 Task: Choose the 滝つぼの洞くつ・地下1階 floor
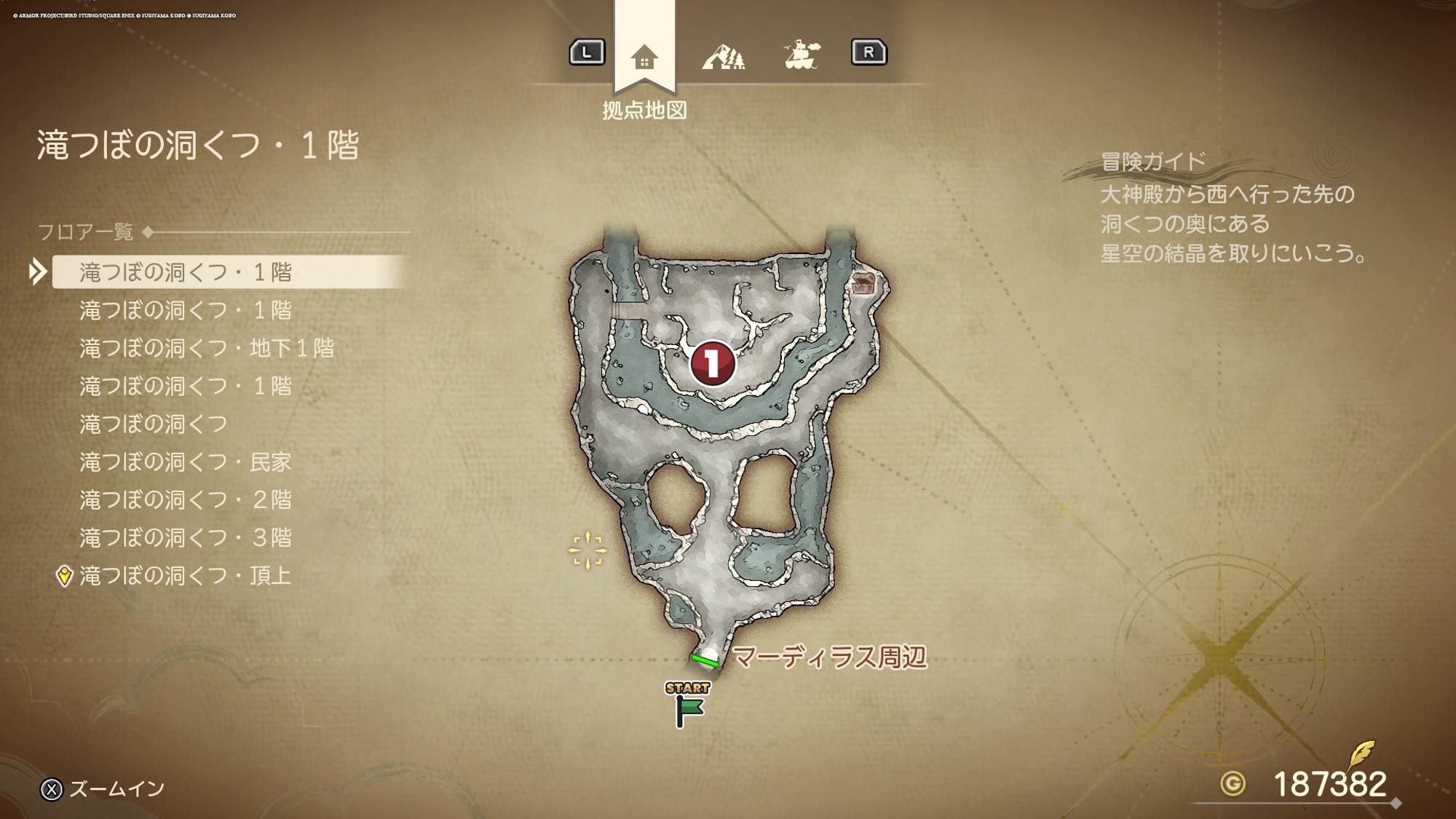click(207, 348)
